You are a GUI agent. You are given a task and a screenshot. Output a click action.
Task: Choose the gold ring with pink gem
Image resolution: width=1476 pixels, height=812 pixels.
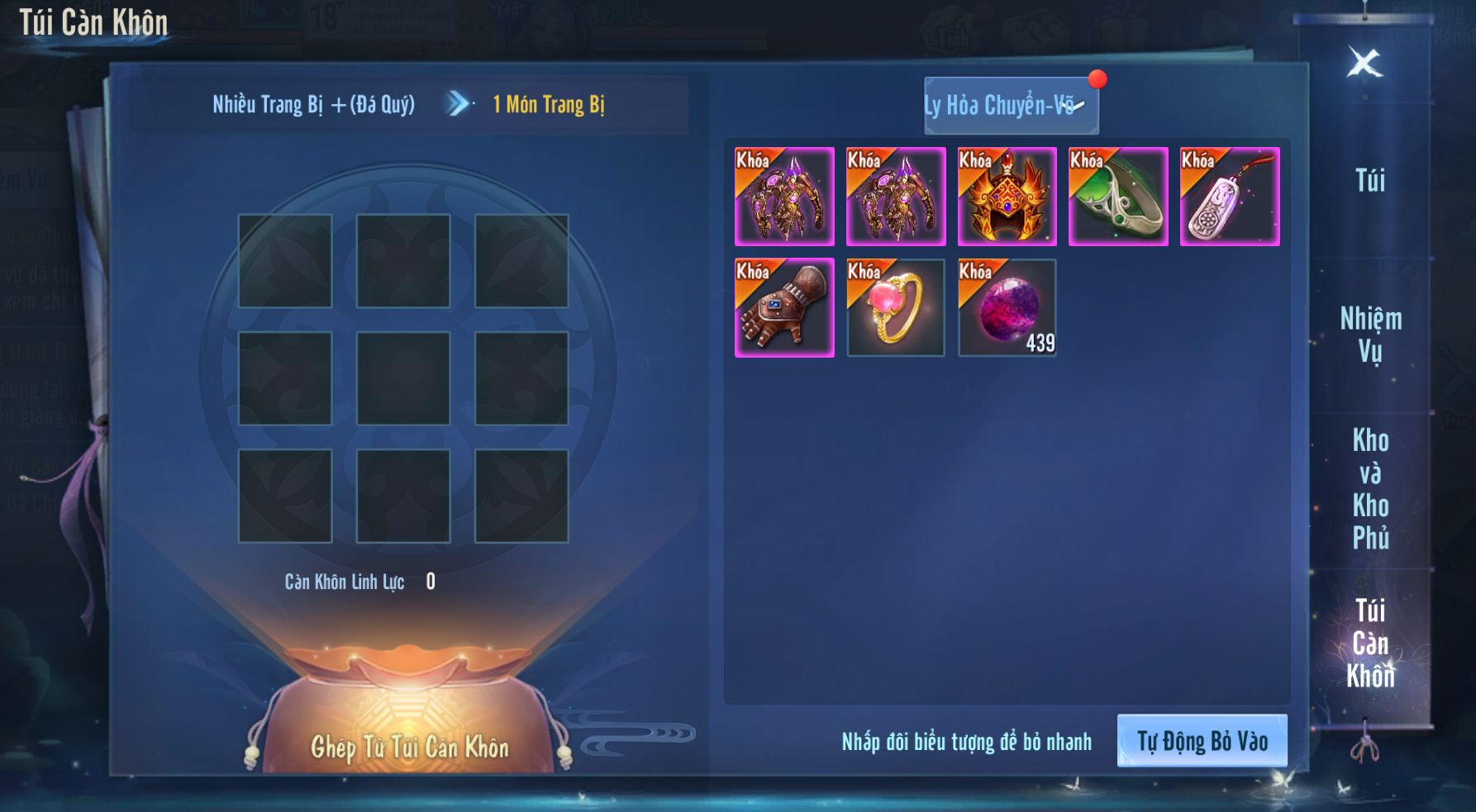coord(896,308)
